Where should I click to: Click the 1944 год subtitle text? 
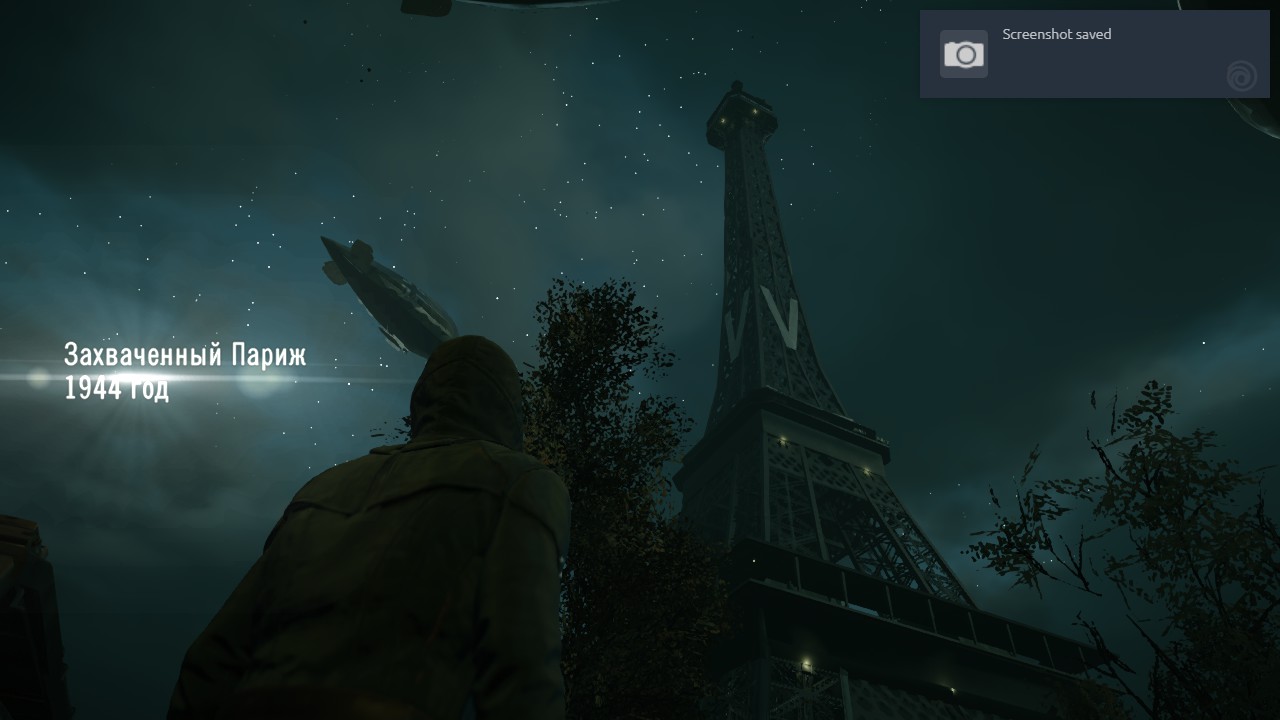point(117,388)
